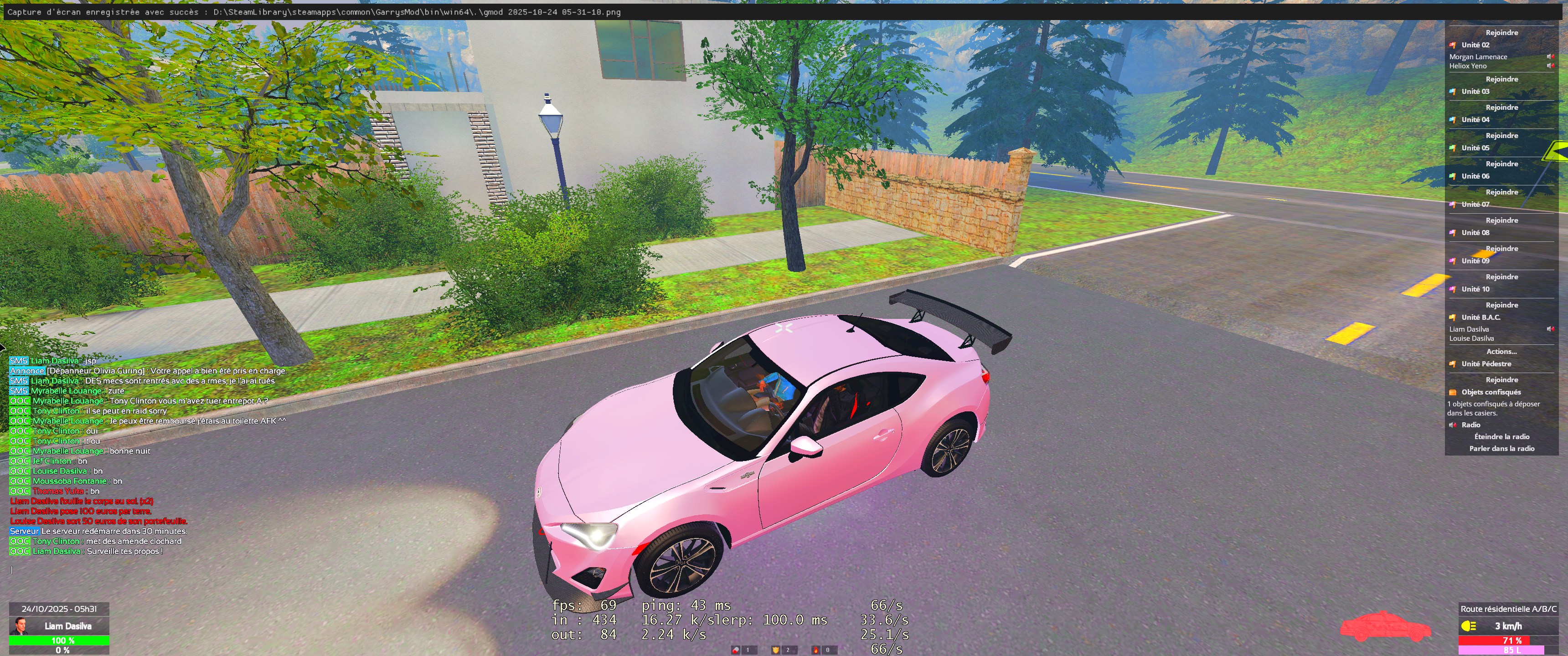Viewport: 1568px width, 656px height.
Task: Open the Actions... menu for your unit
Action: (1501, 352)
